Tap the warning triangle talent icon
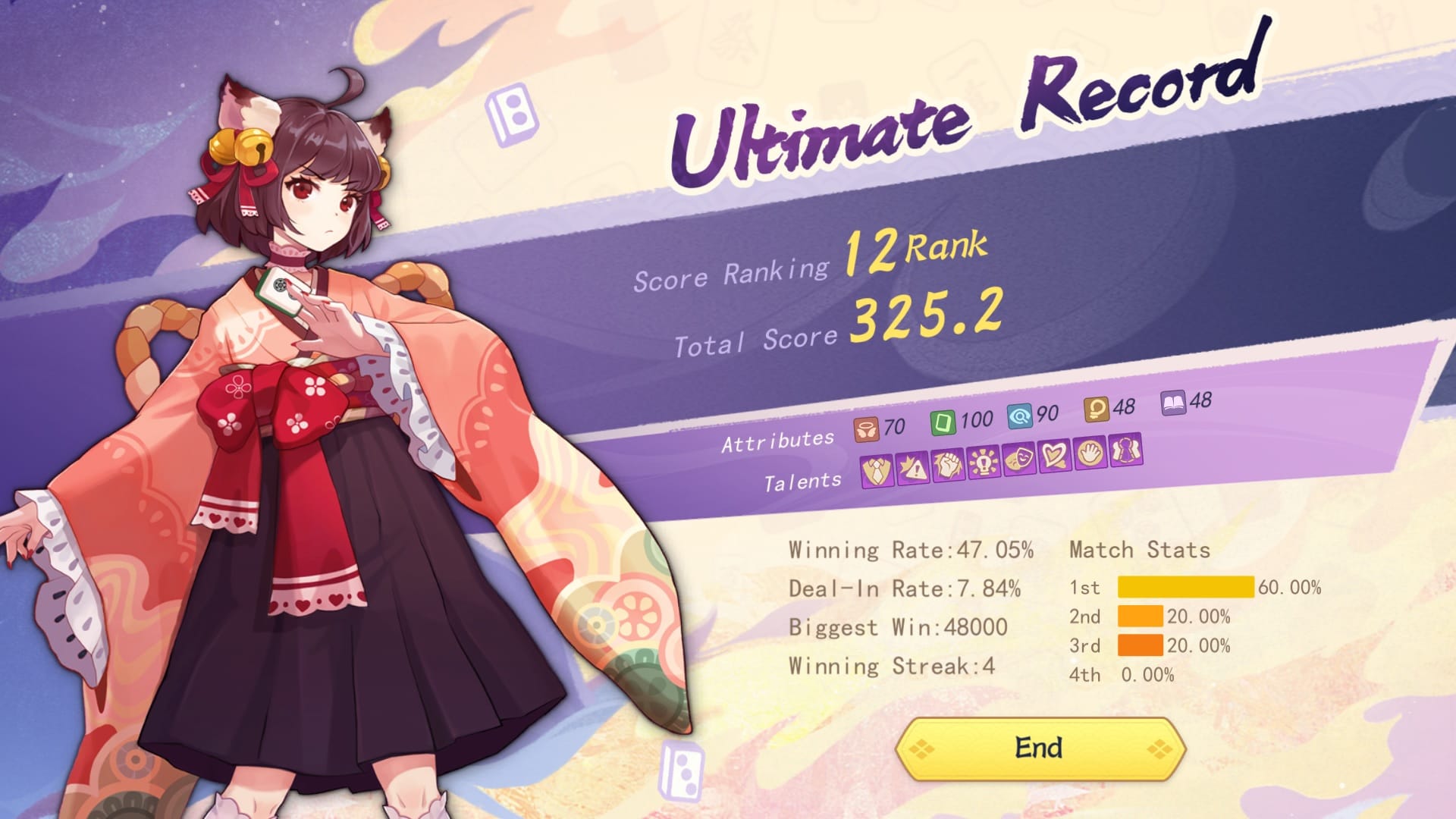Viewport: 1456px width, 819px height. pyautogui.click(x=913, y=468)
